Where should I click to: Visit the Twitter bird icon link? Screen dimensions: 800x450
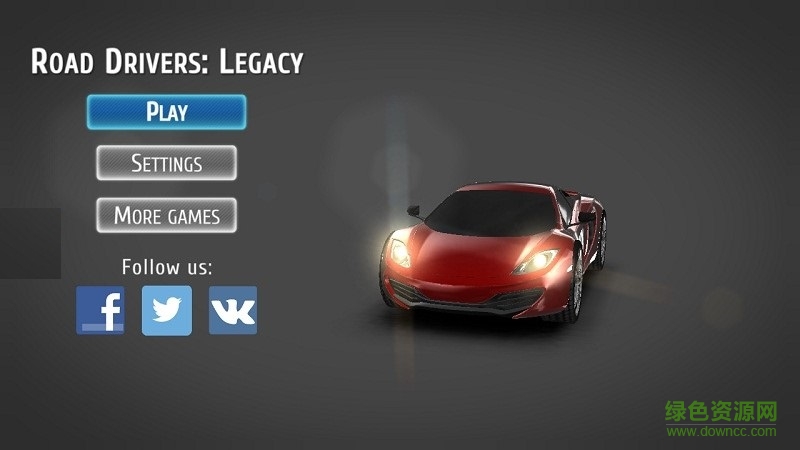pyautogui.click(x=167, y=310)
